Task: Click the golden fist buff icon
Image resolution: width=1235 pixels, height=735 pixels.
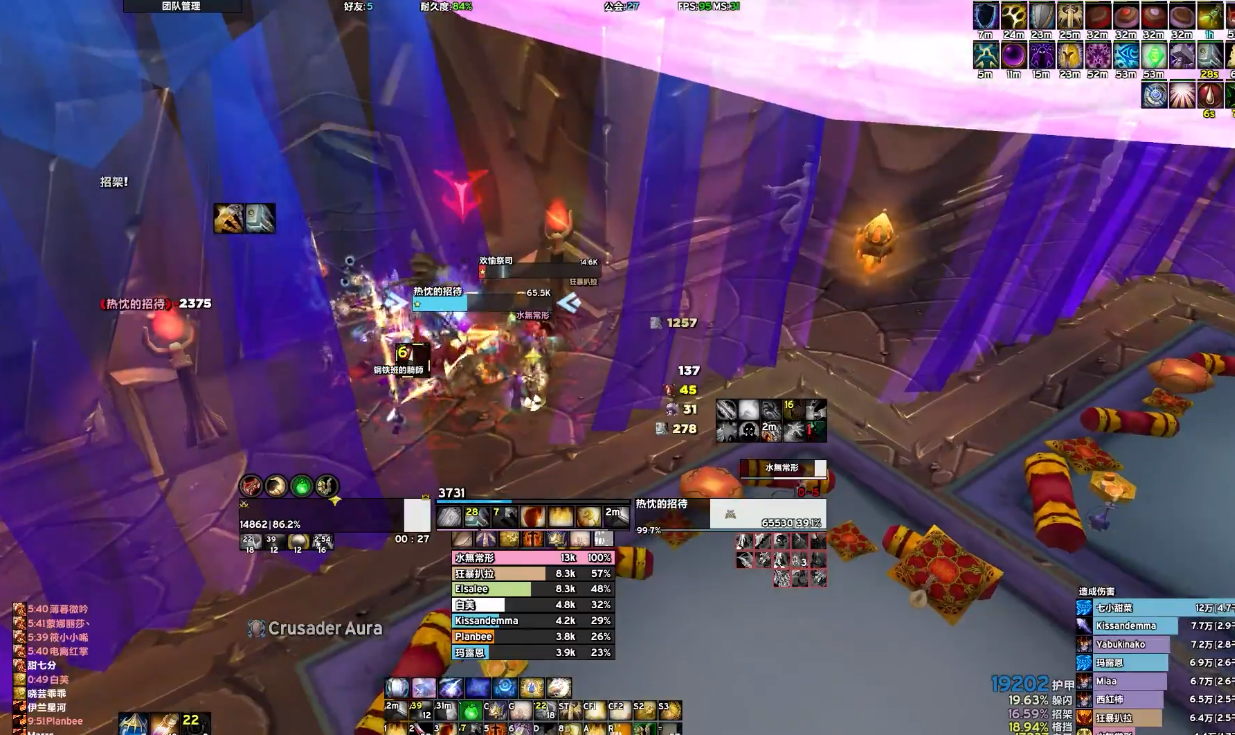Action: coord(1014,15)
